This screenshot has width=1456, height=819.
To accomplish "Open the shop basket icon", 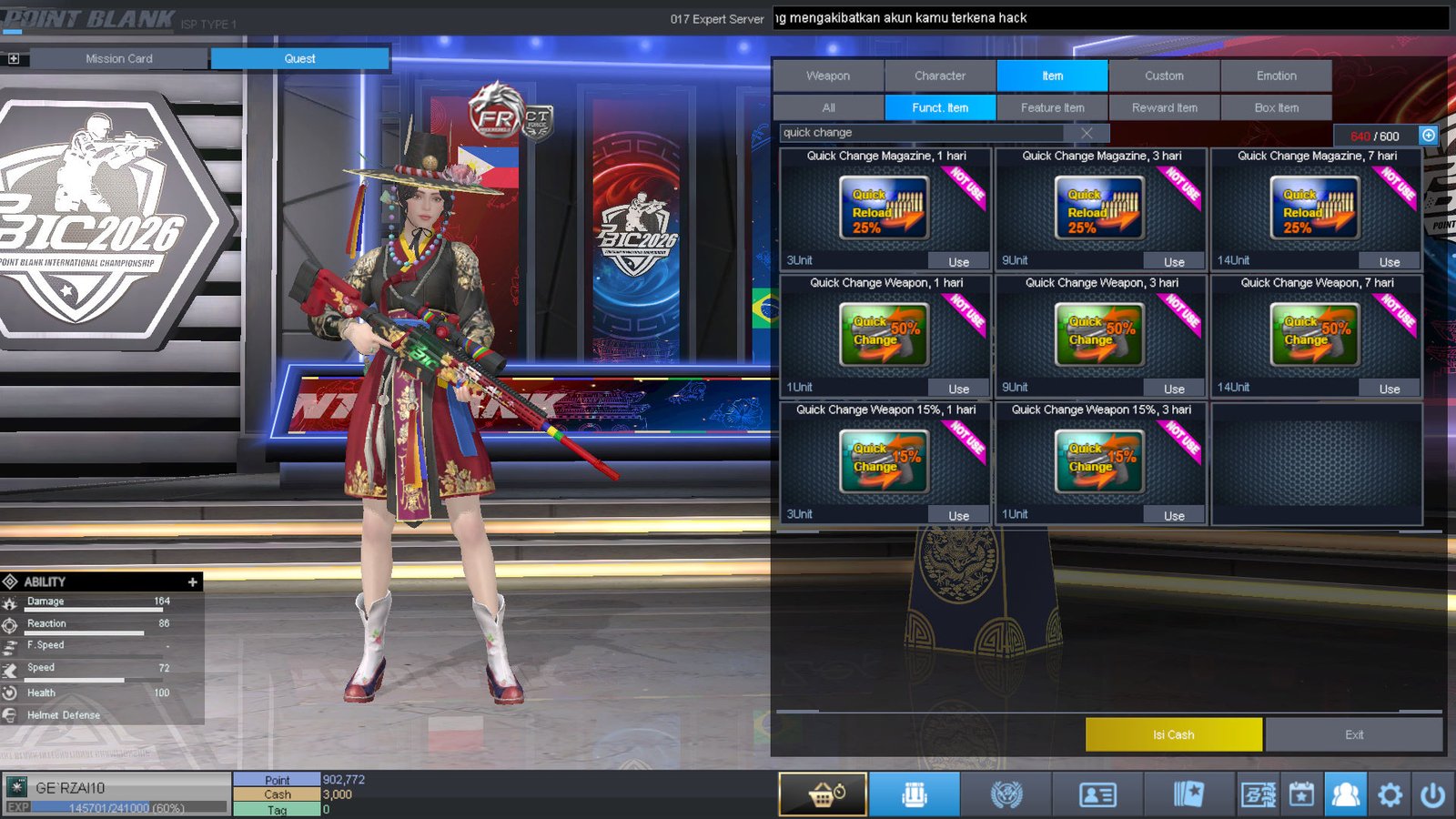I will pyautogui.click(x=823, y=794).
